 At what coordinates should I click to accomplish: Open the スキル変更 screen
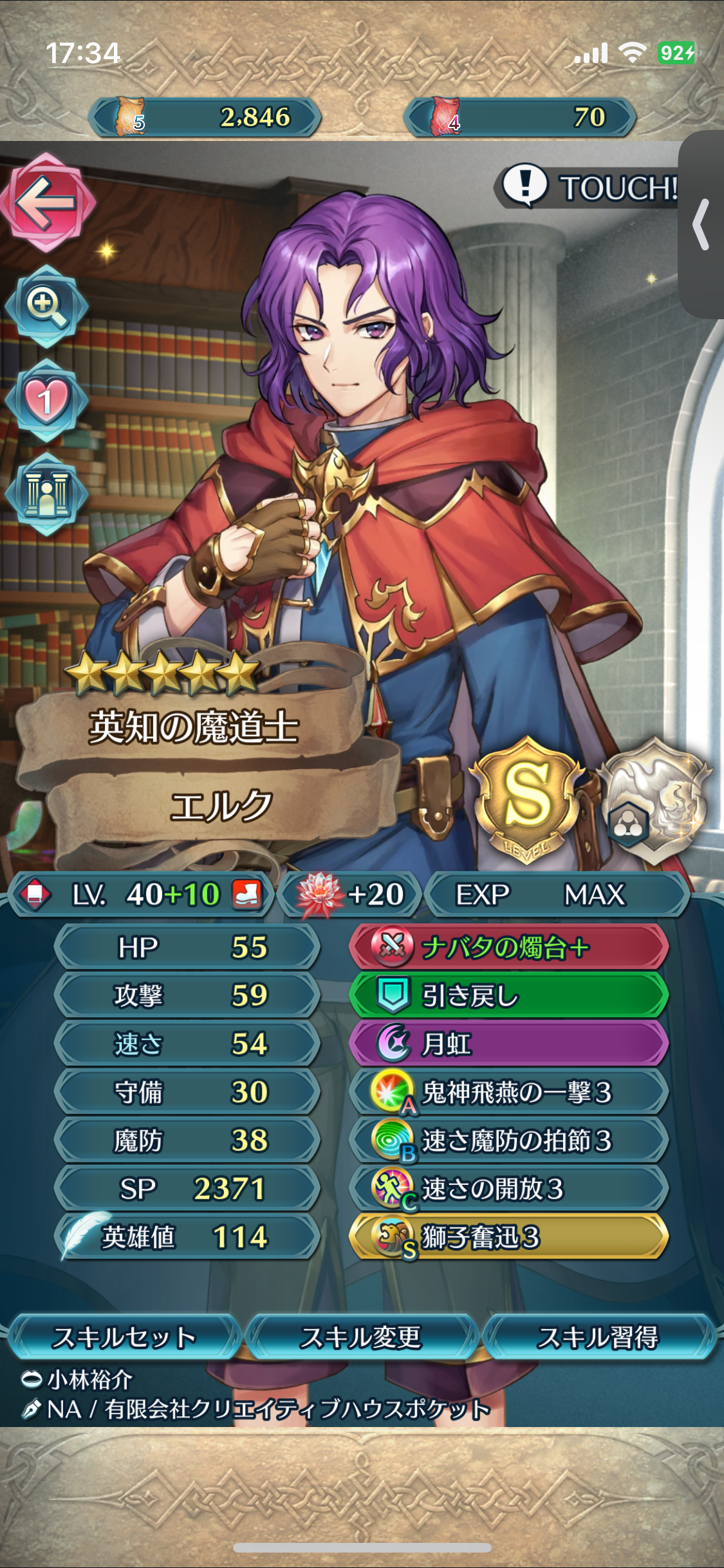point(361,1337)
